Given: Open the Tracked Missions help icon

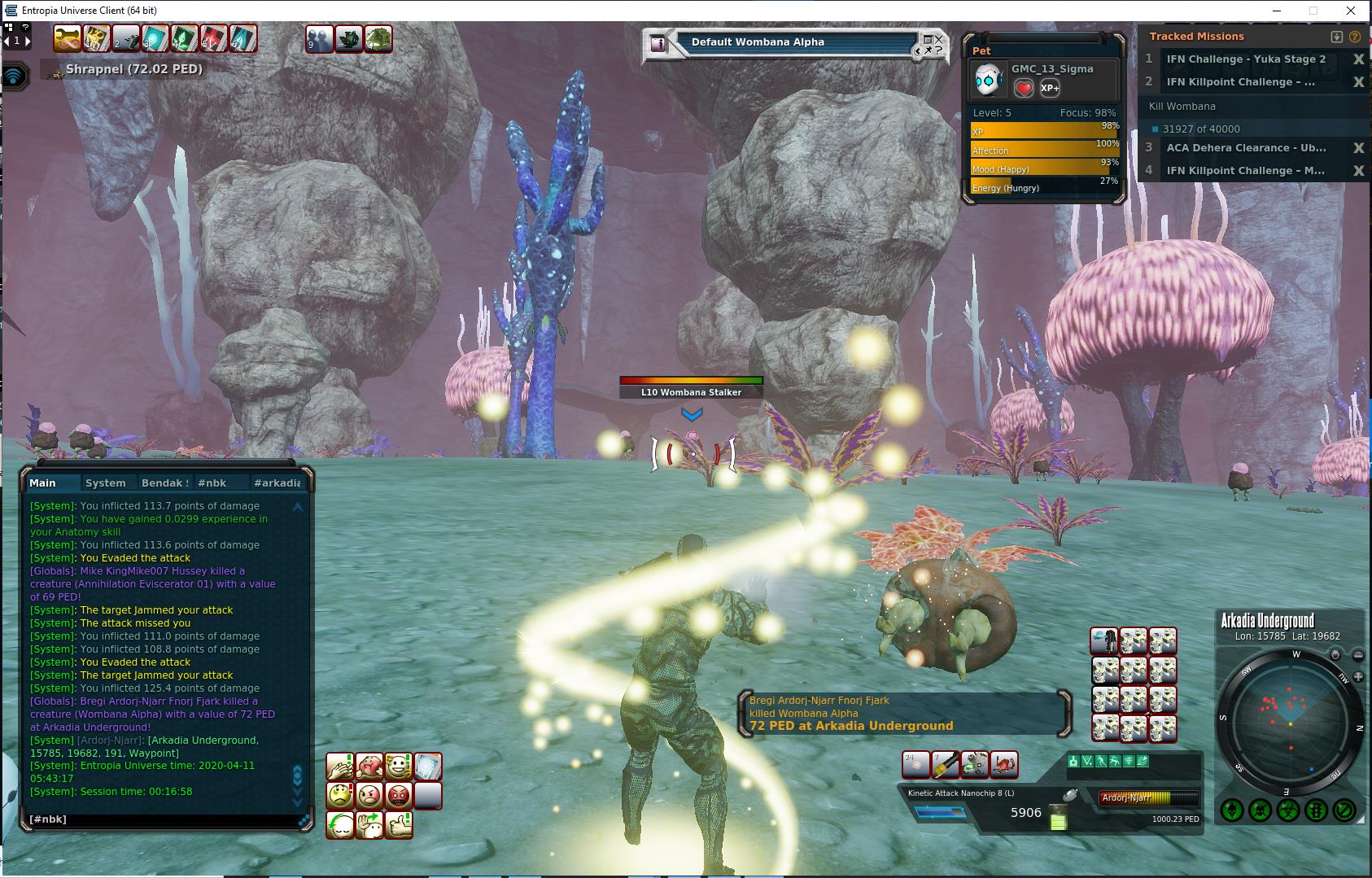Looking at the screenshot, I should tap(1355, 37).
